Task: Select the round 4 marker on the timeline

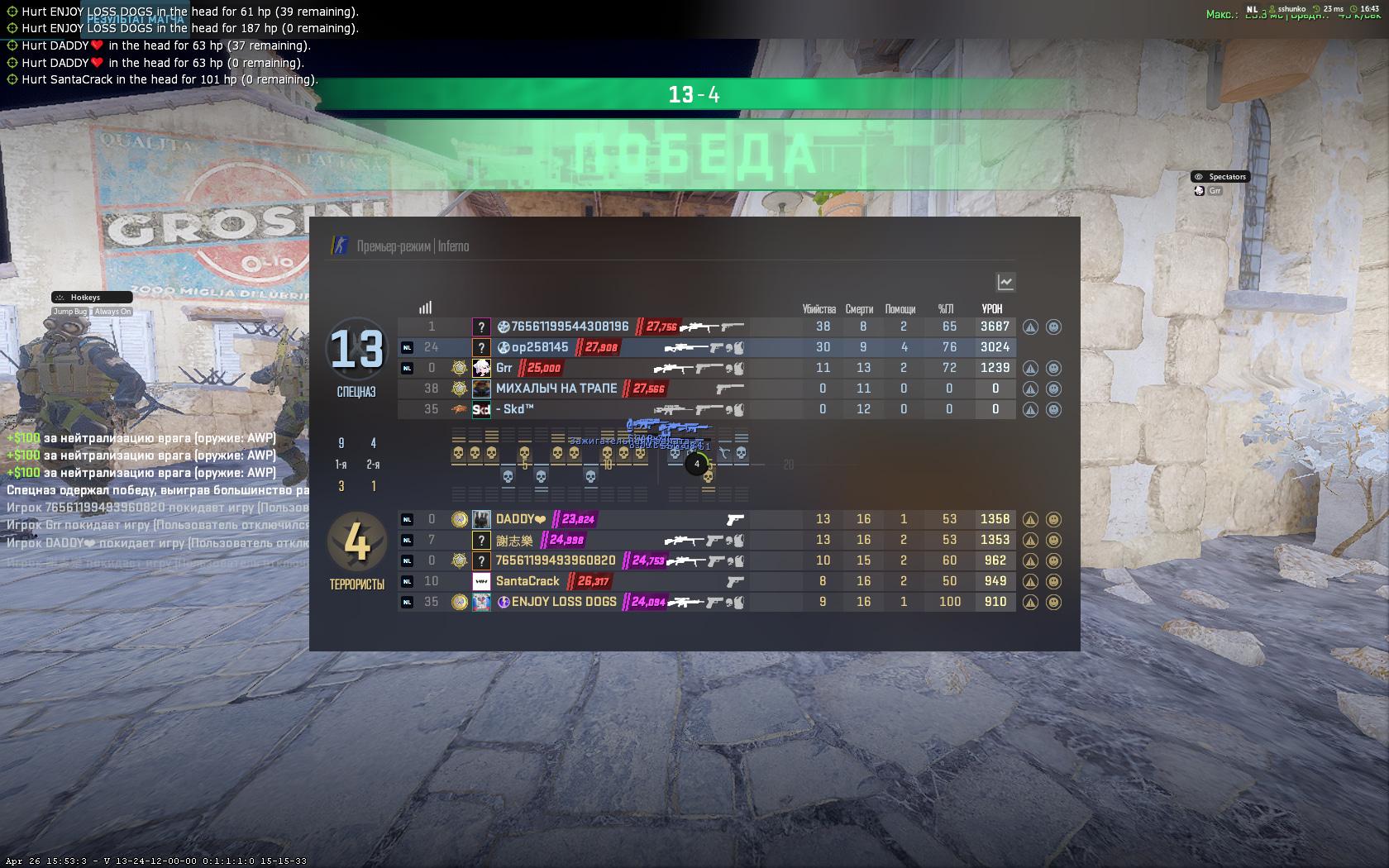Action: click(x=696, y=465)
